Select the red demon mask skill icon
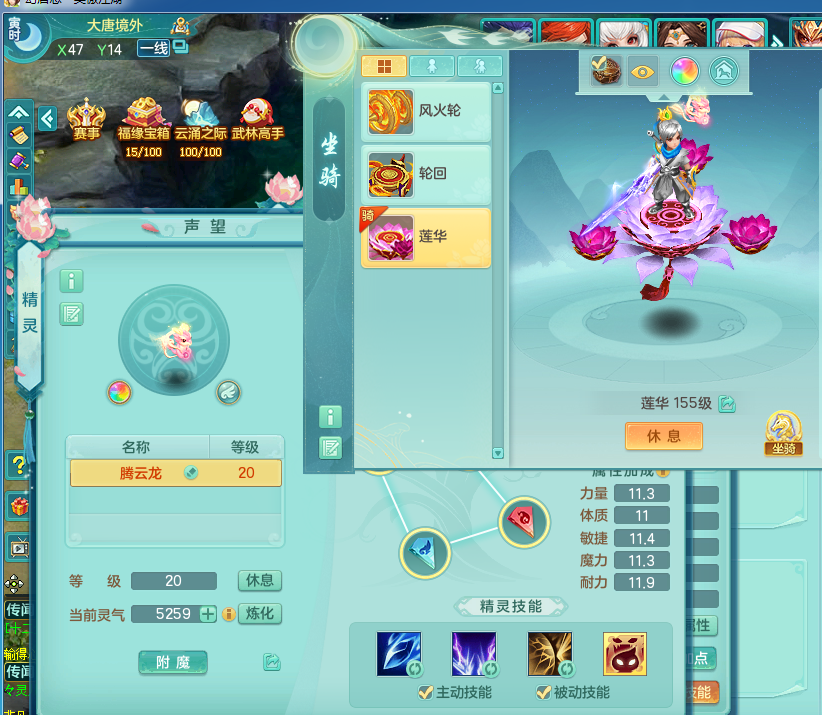 click(624, 653)
